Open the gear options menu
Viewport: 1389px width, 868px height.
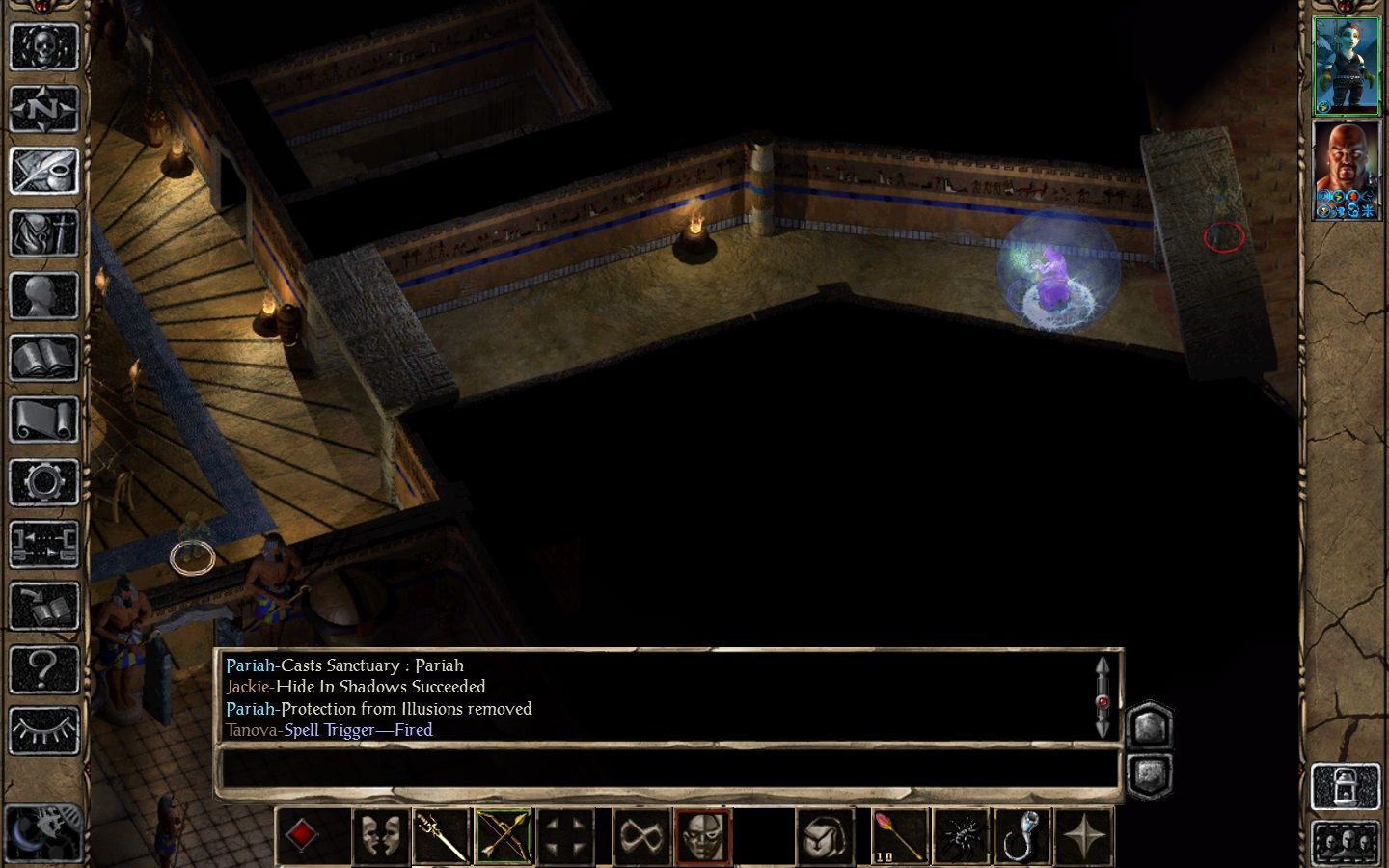[x=43, y=482]
